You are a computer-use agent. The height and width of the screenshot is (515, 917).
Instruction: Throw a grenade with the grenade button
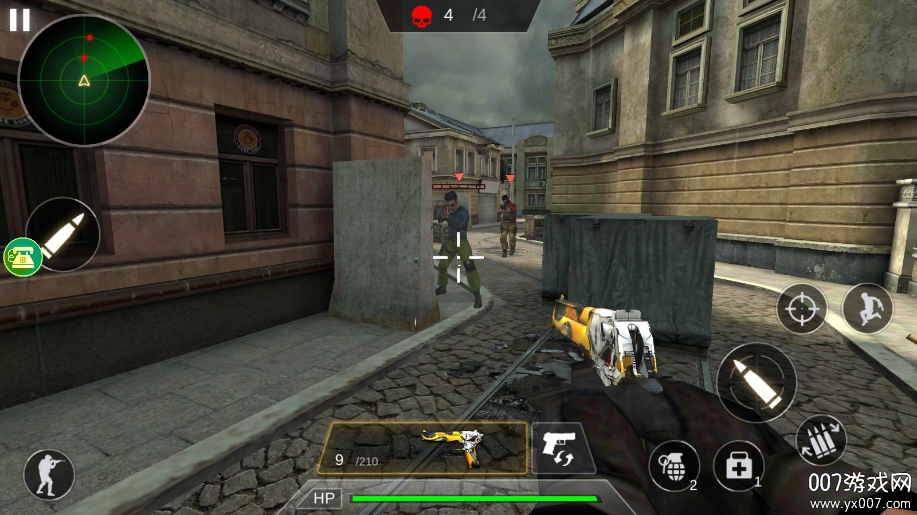(x=673, y=466)
